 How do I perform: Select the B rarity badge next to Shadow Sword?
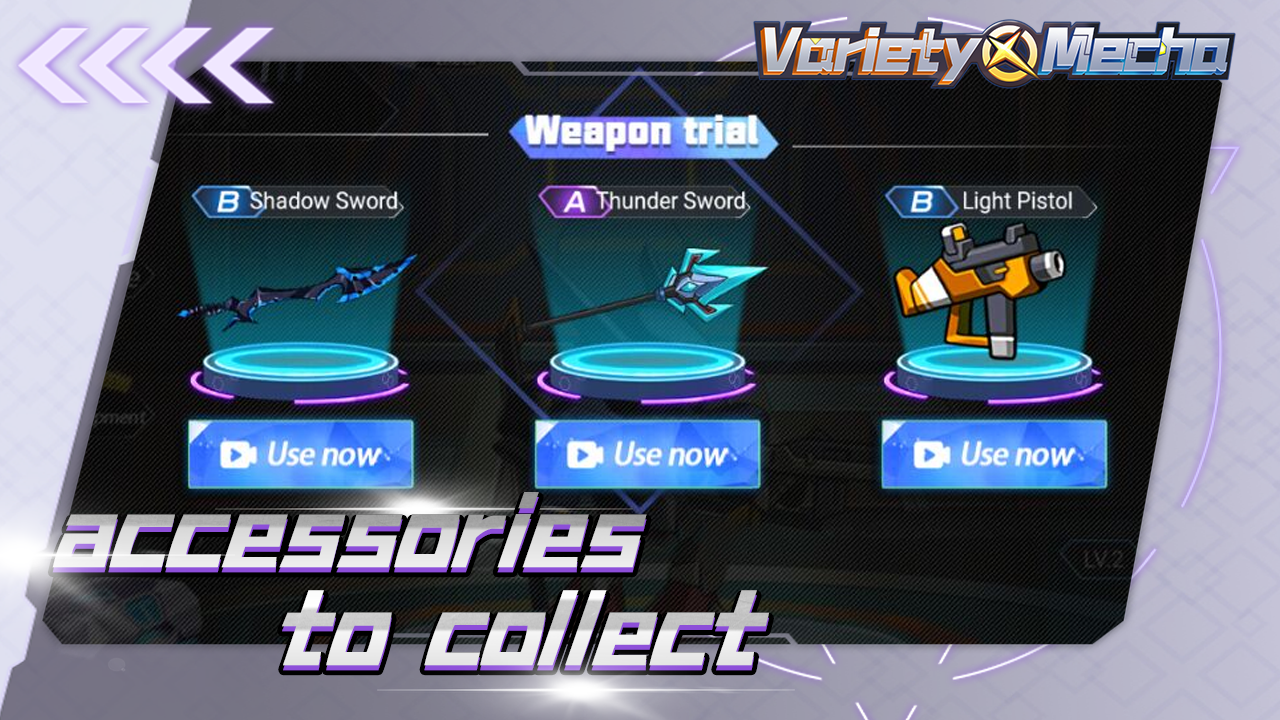(x=228, y=201)
